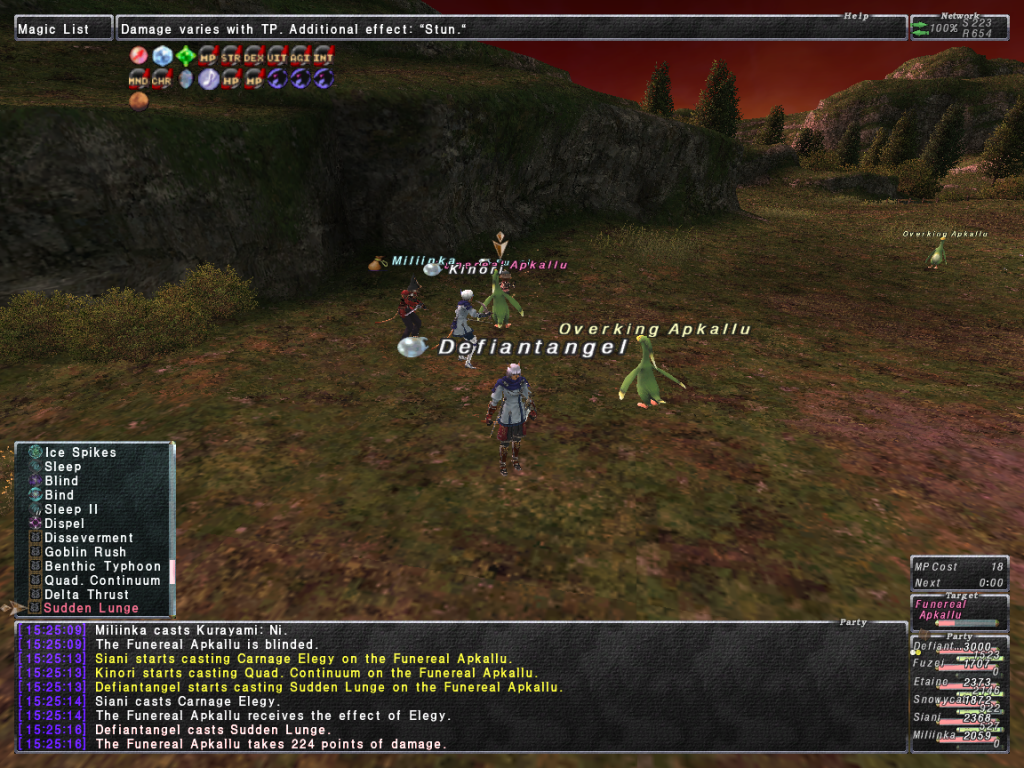Click the music note song status icon
Image resolution: width=1024 pixels, height=768 pixels.
[208, 78]
